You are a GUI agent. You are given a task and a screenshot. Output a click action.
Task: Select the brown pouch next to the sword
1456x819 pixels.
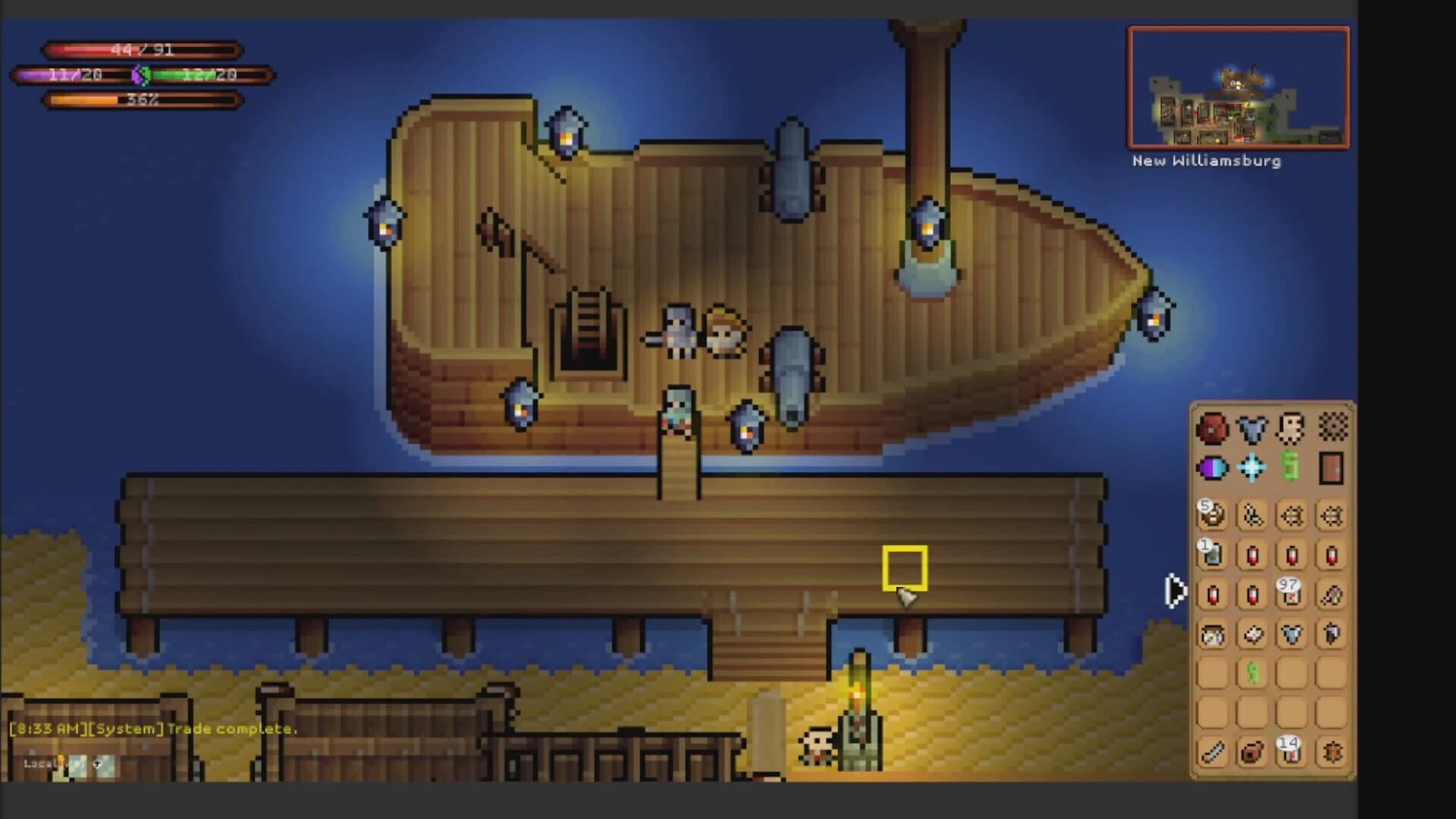point(1250,755)
